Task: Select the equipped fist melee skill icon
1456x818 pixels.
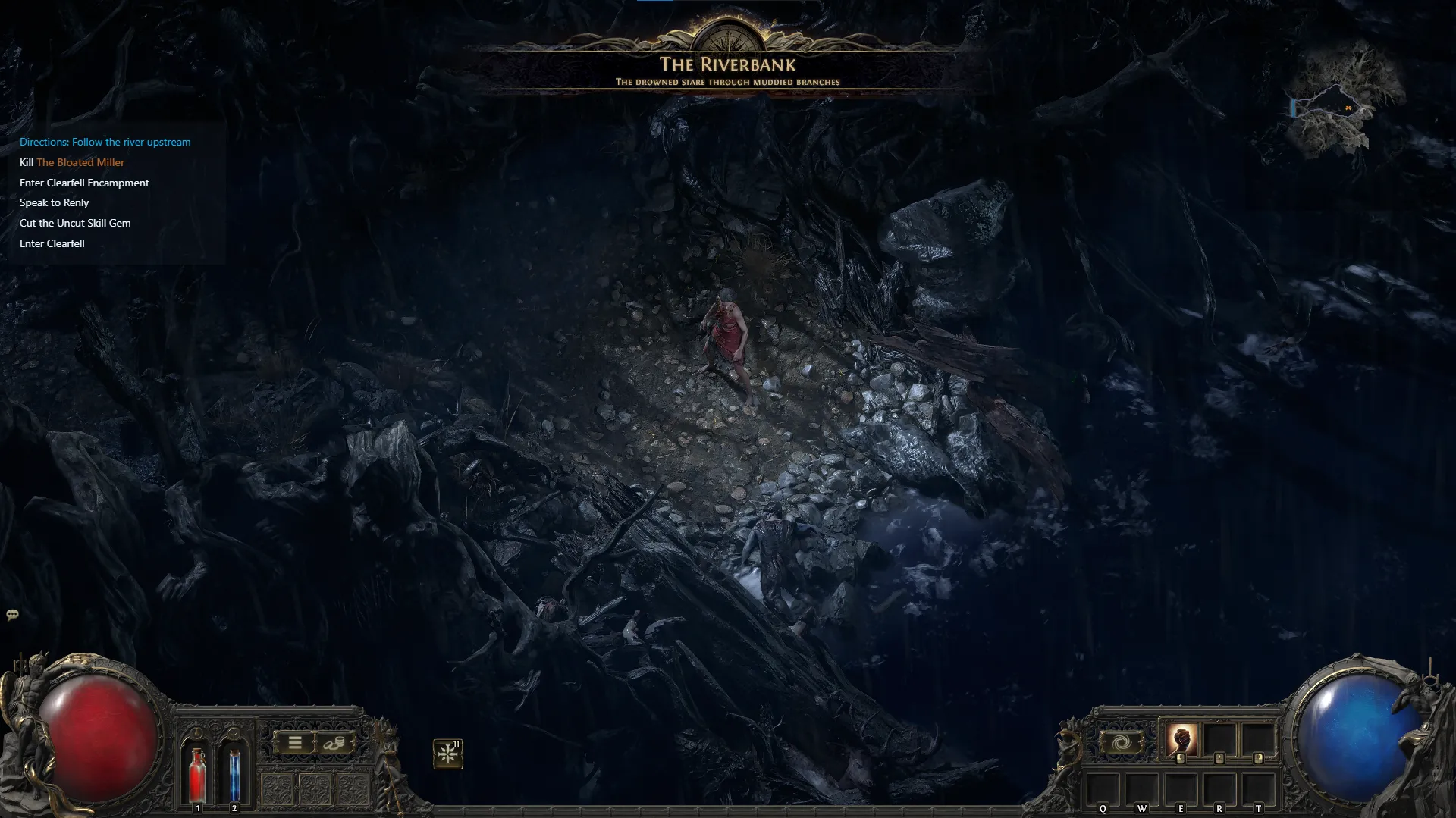Action: pyautogui.click(x=1181, y=741)
